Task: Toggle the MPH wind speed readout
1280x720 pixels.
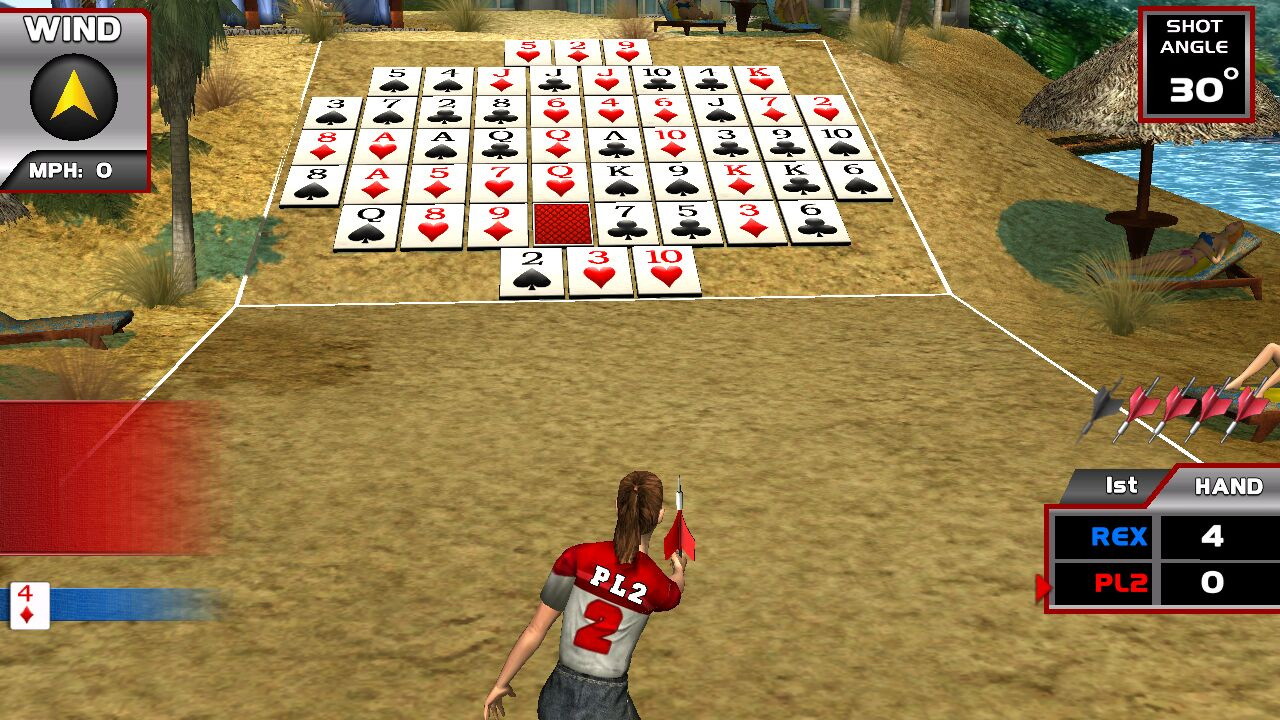Action: (x=70, y=168)
